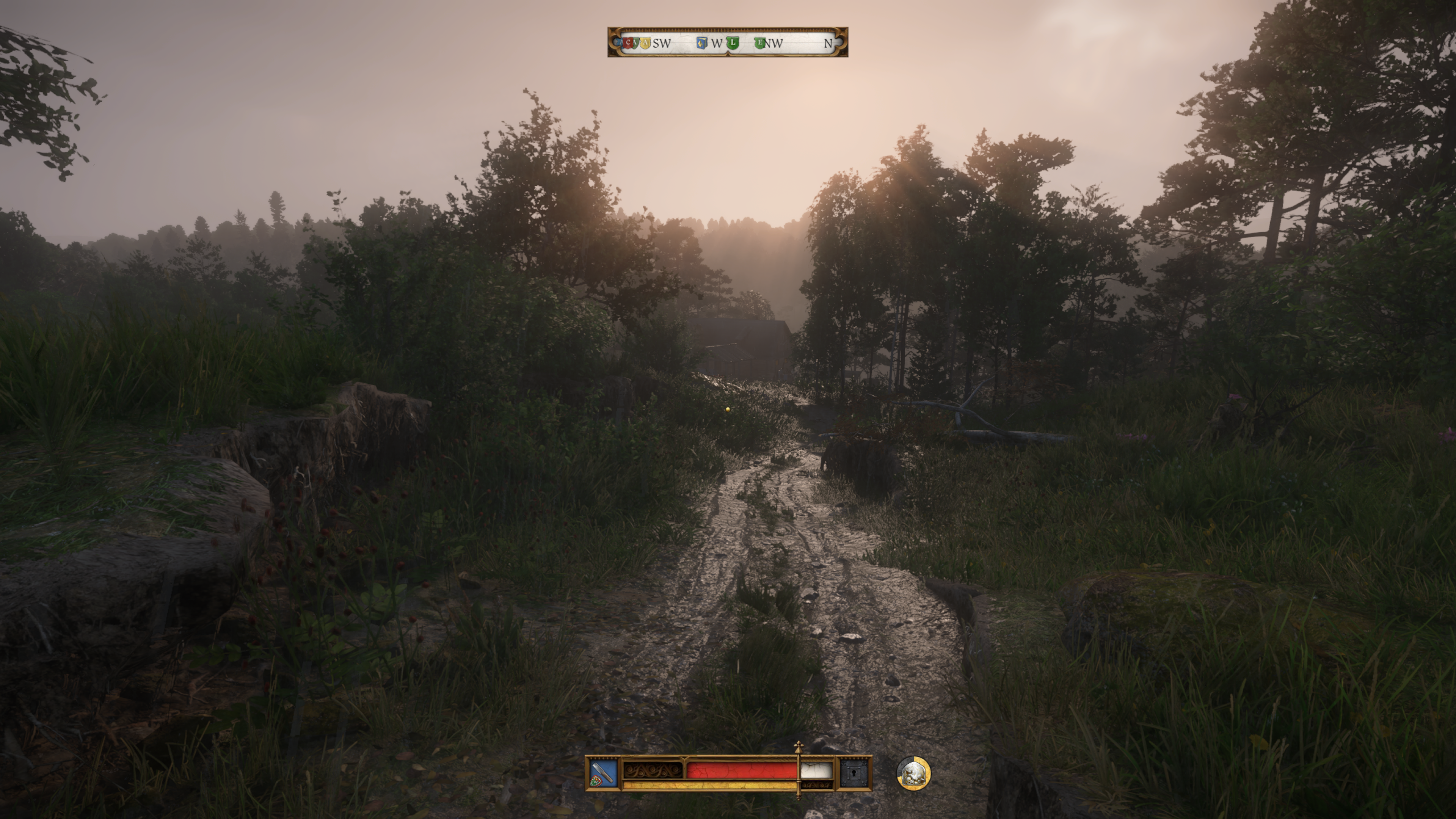Select the equipped knife and shield slot
1456x819 pixels.
tap(602, 773)
